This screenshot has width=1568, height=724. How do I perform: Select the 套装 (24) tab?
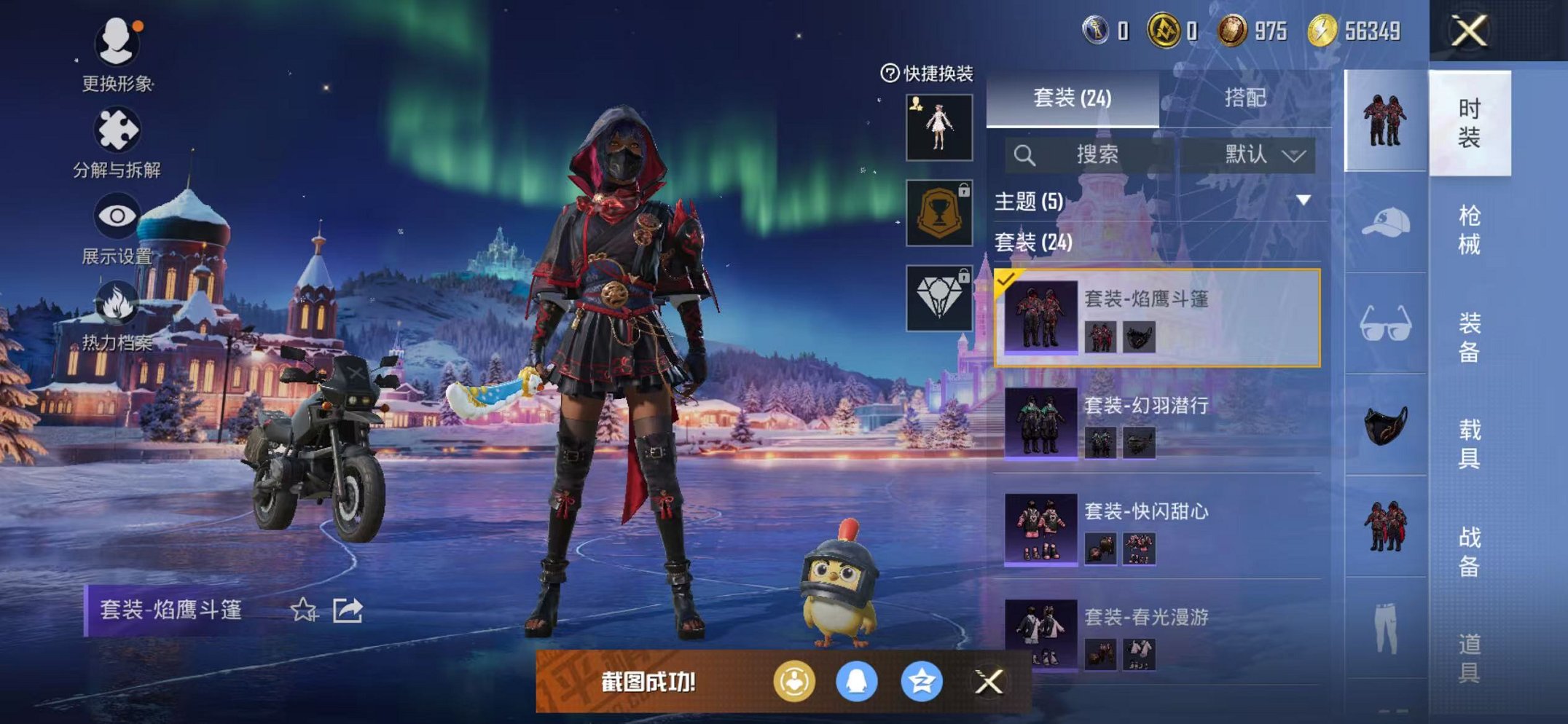coord(1072,98)
